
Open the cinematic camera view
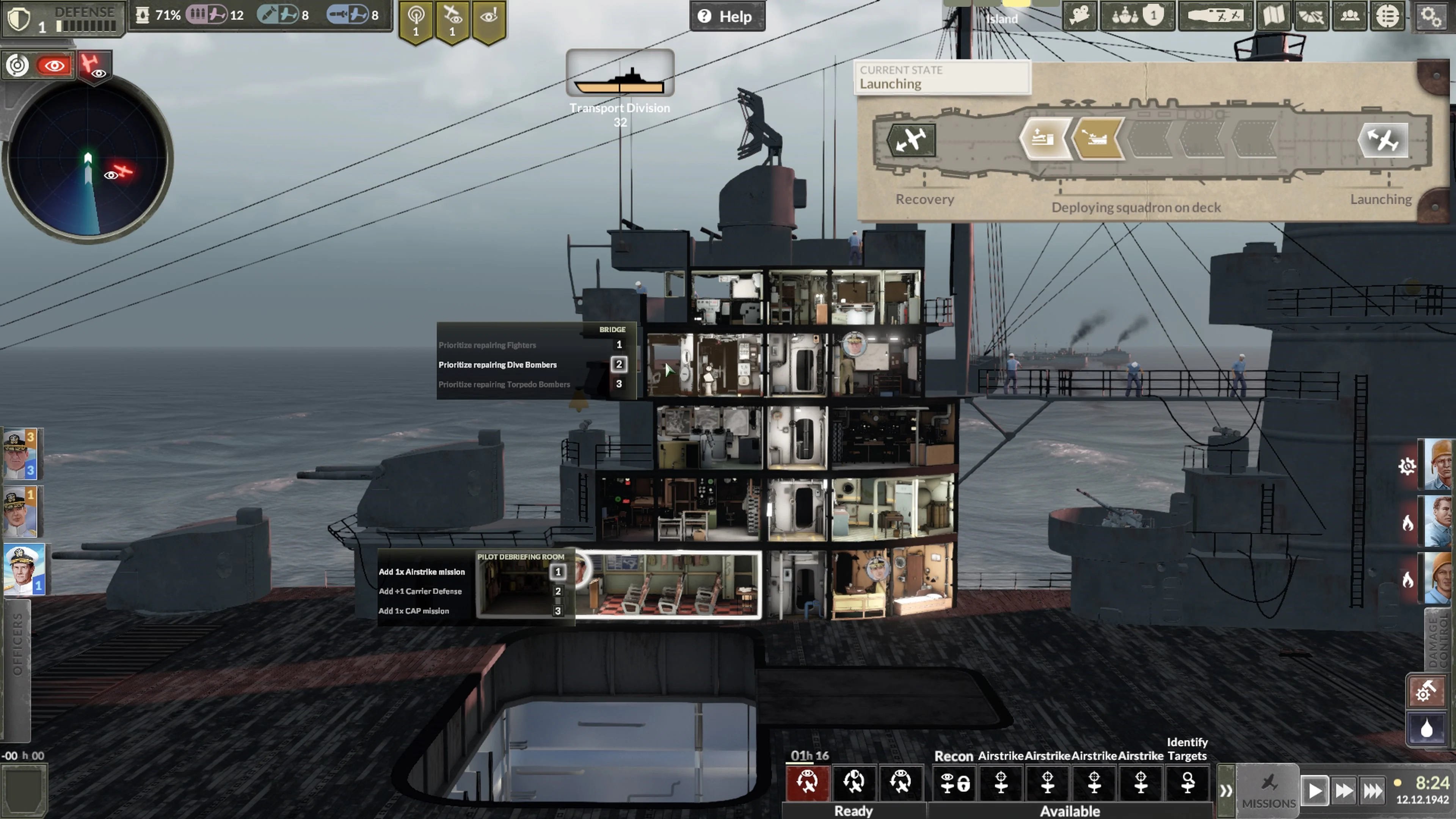tap(1078, 16)
